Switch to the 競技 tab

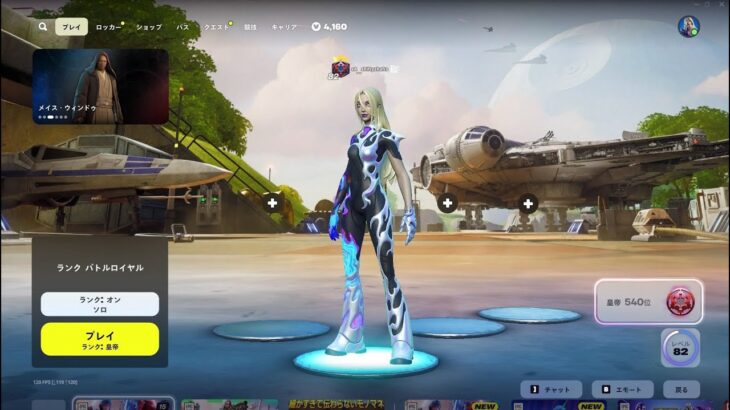(x=250, y=27)
